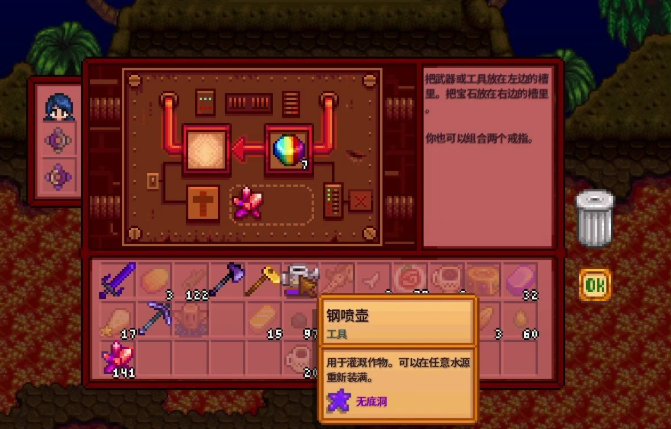Click the forge button with the cross symbol

(x=204, y=203)
